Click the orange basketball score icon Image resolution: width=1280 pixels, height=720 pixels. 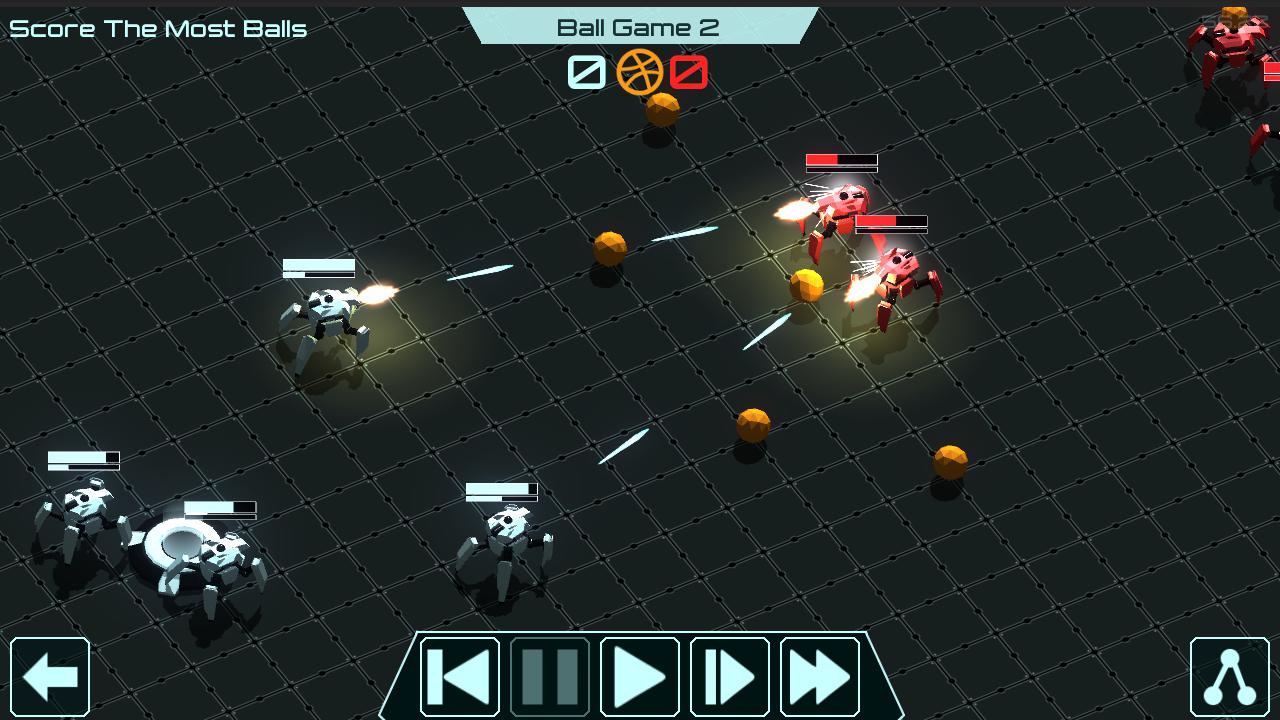pos(640,72)
